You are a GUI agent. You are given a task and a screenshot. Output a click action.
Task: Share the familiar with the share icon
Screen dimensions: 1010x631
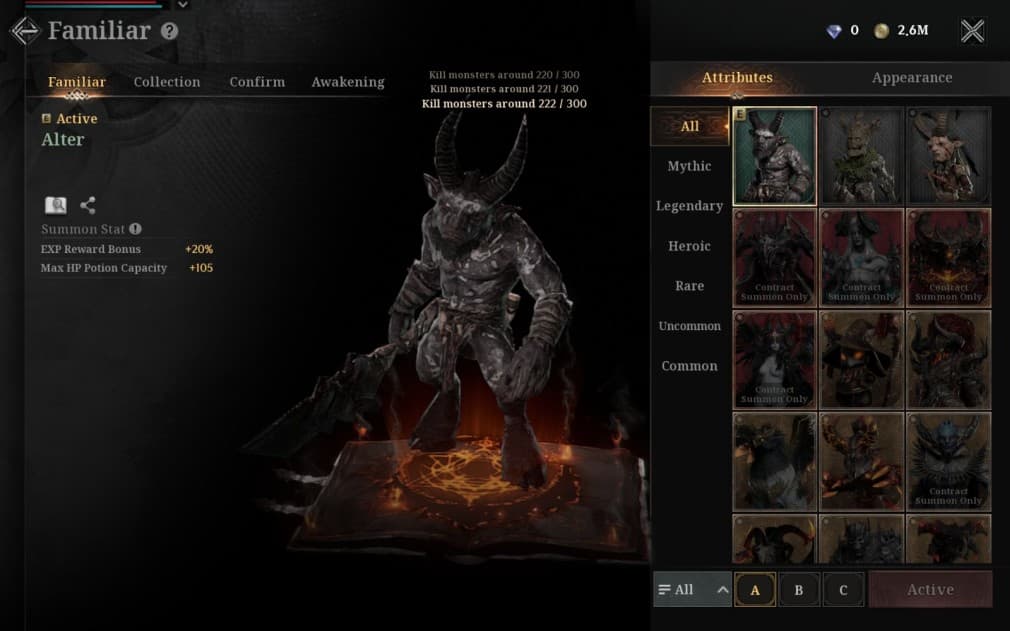click(x=88, y=205)
